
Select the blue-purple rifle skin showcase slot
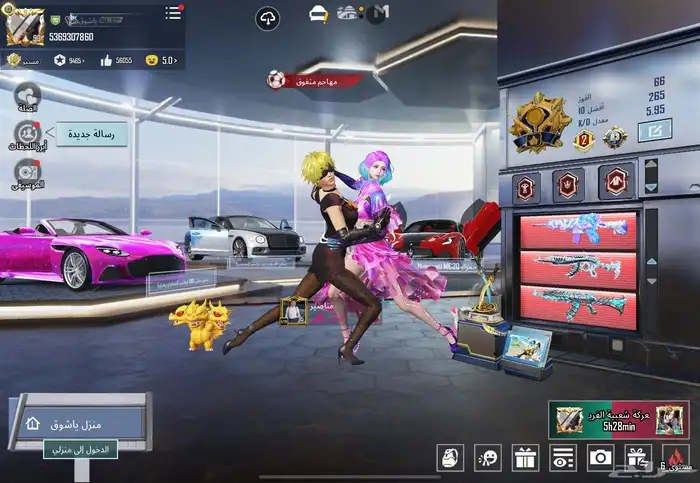point(578,229)
